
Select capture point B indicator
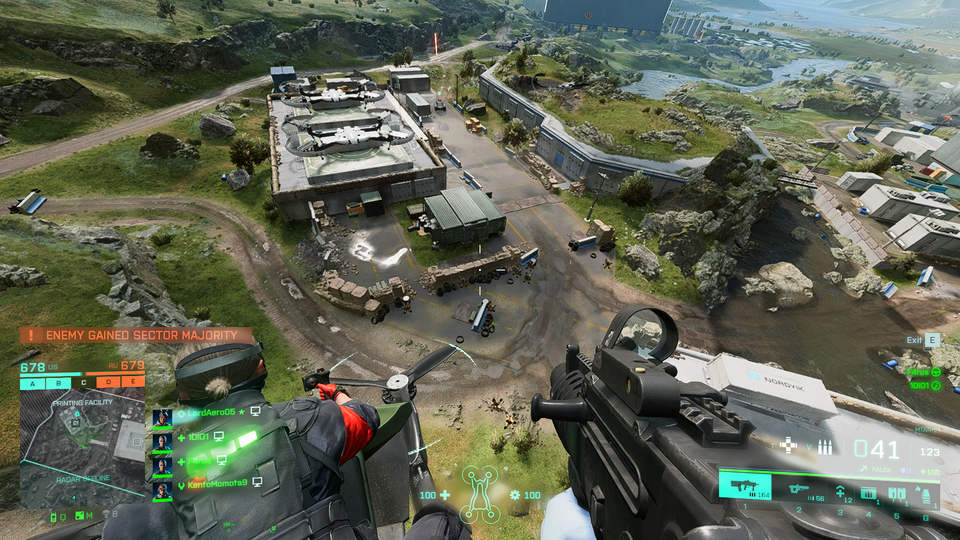pos(59,383)
